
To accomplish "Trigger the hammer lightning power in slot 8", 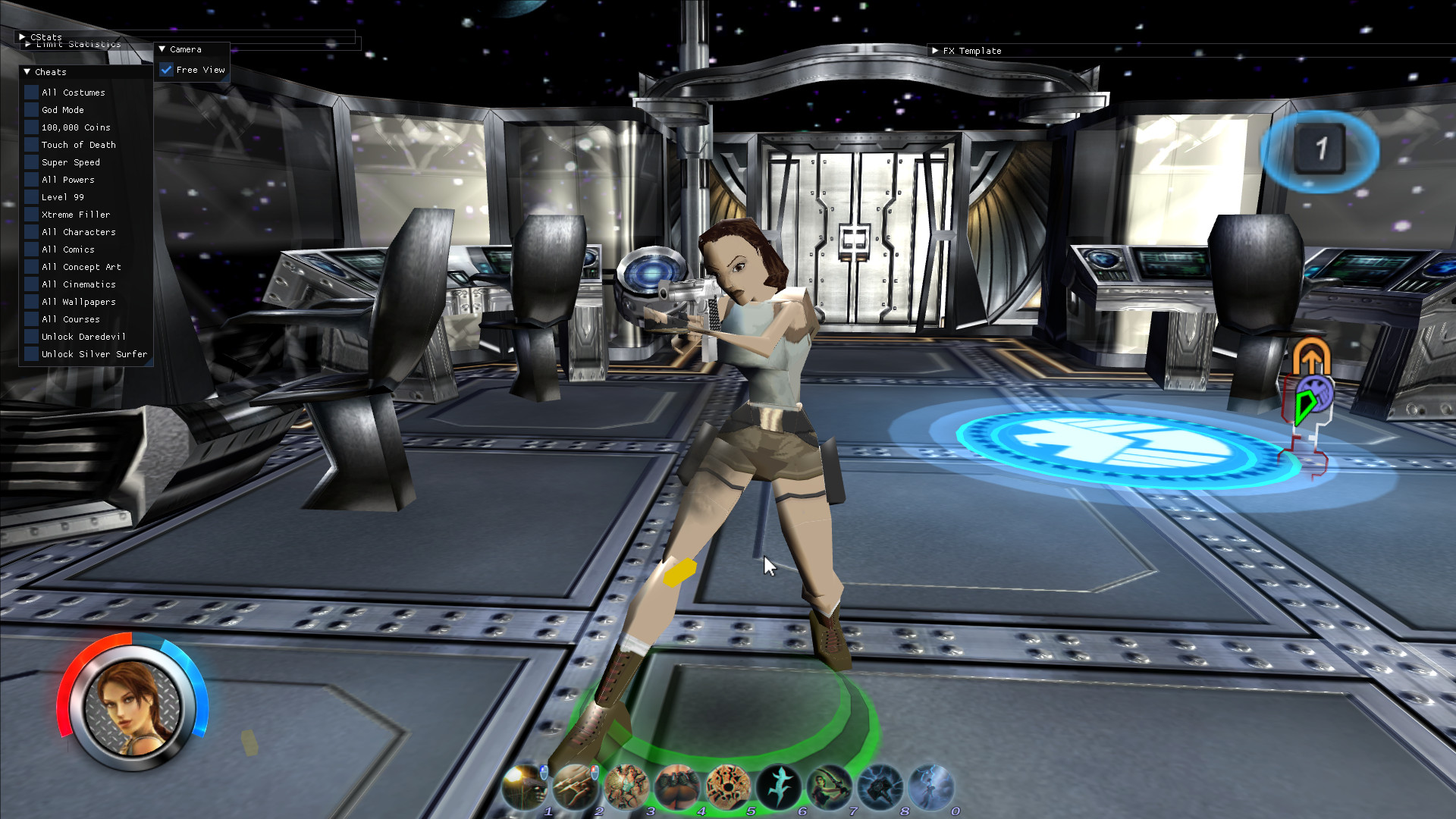I will click(x=880, y=785).
